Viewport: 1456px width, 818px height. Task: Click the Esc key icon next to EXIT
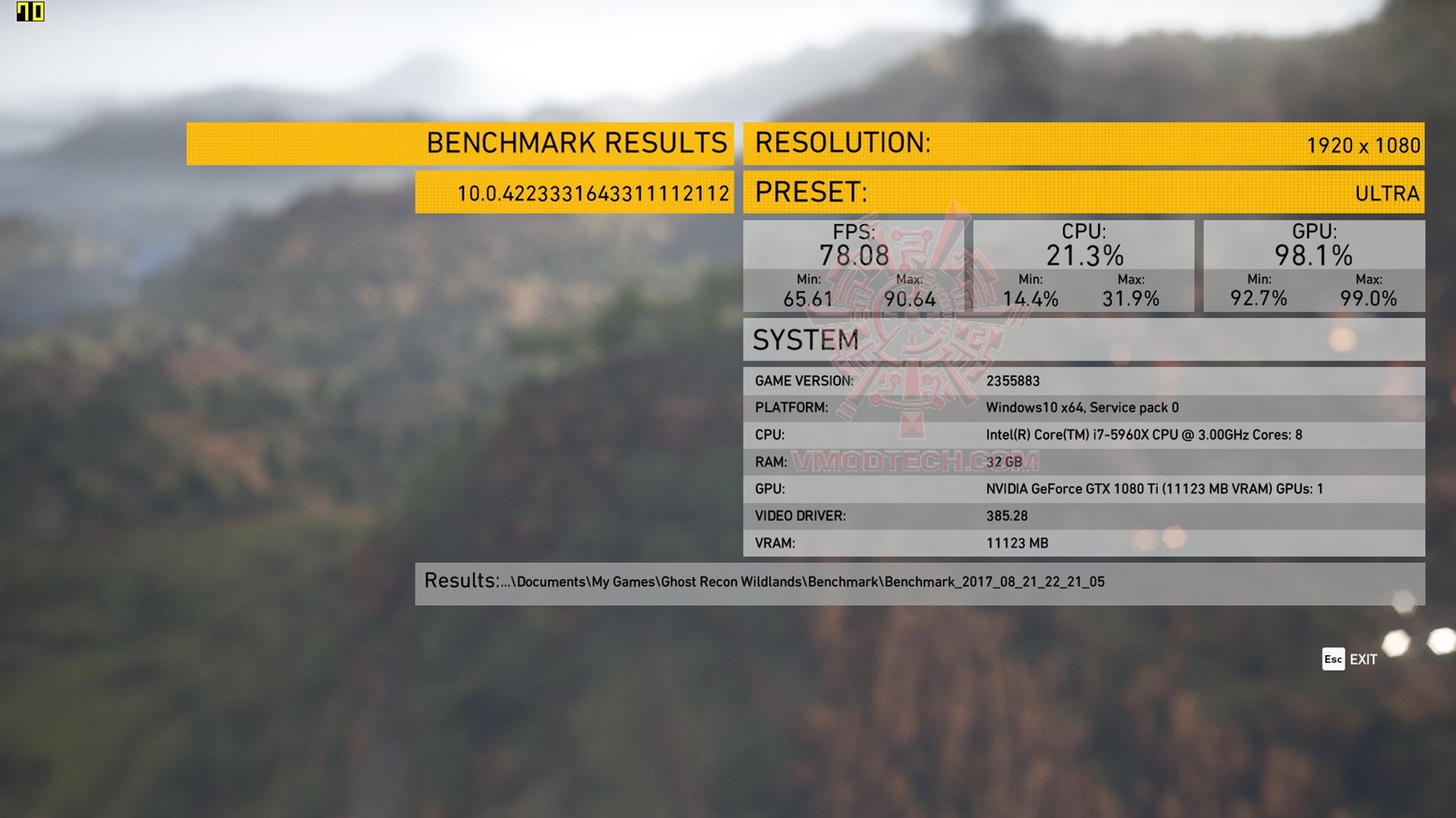(1332, 660)
